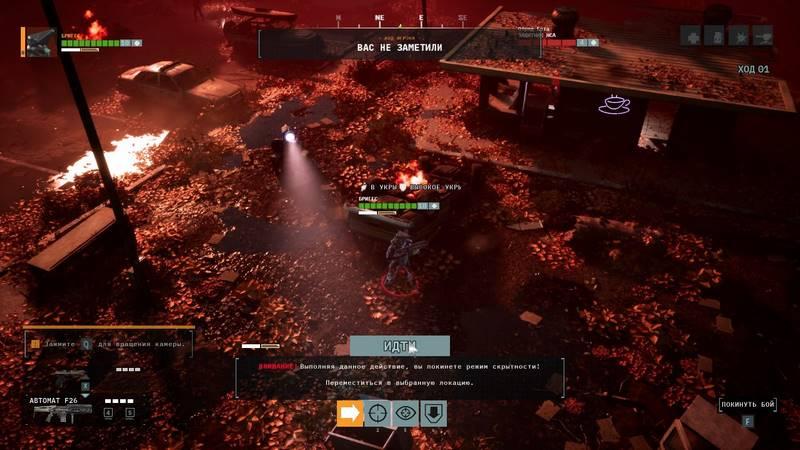Choose the eye overwatch action

point(406,413)
